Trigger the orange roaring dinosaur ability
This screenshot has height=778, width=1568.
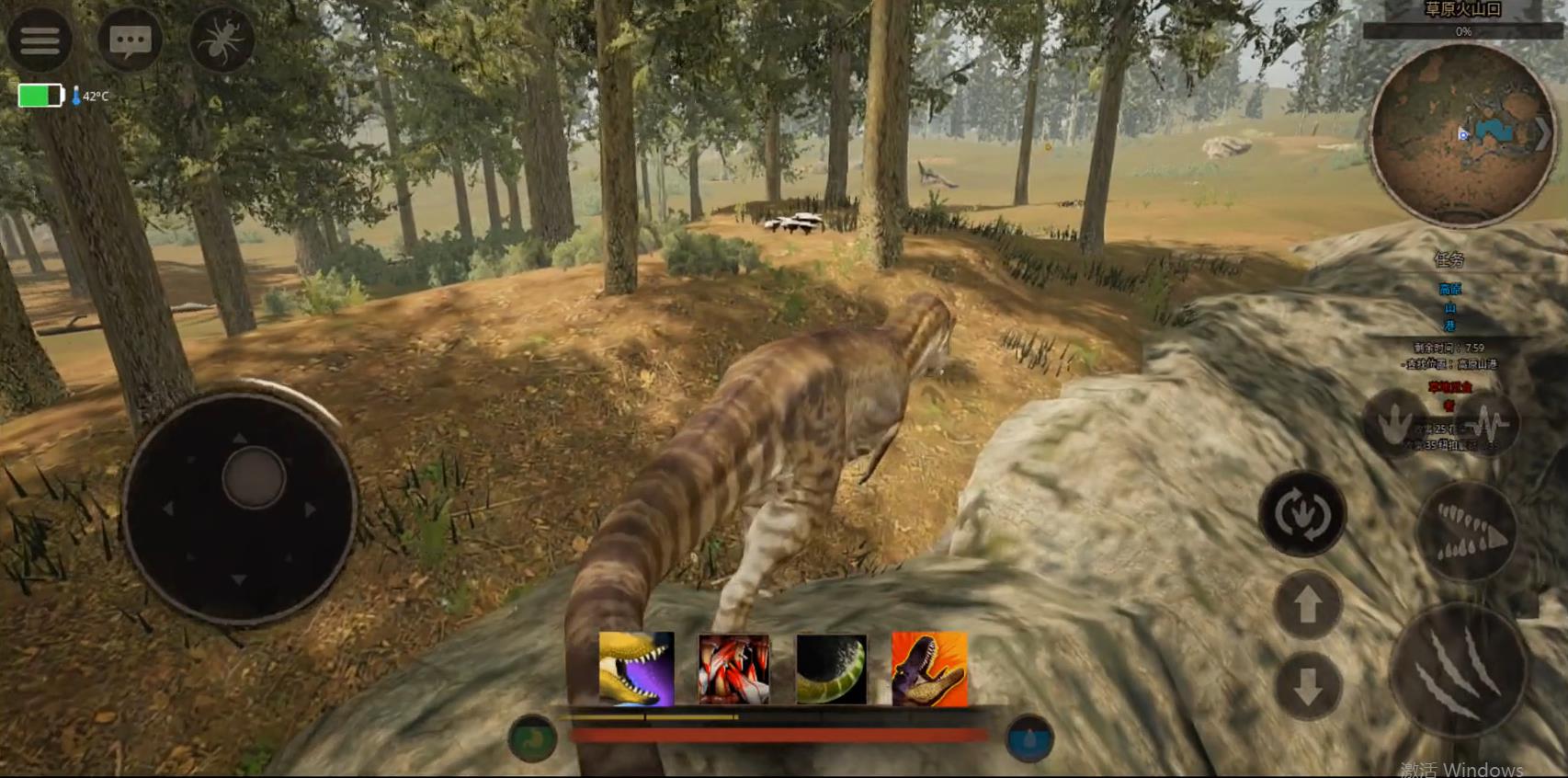click(x=929, y=669)
